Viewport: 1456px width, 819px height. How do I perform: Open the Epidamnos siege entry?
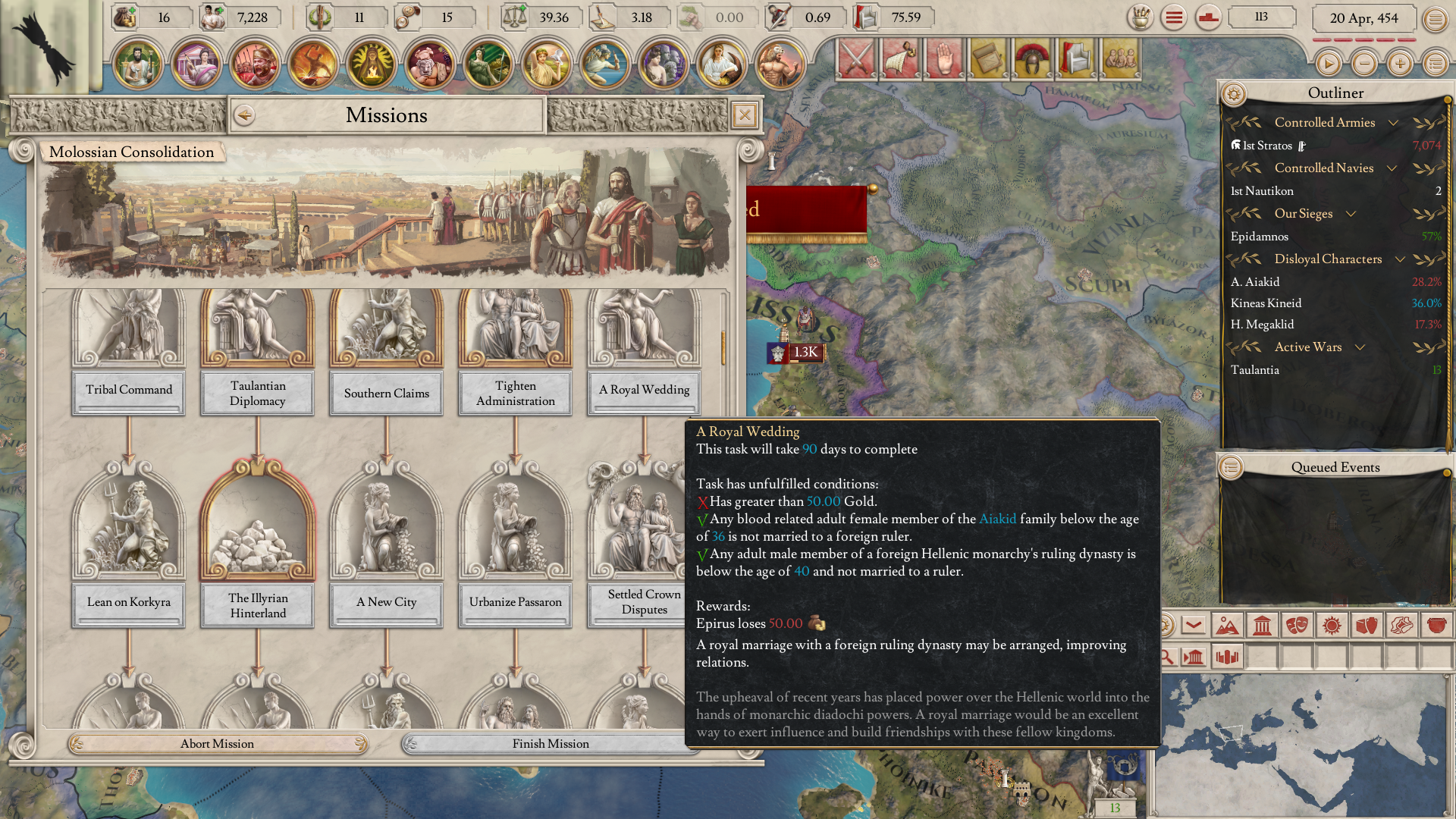point(1260,237)
